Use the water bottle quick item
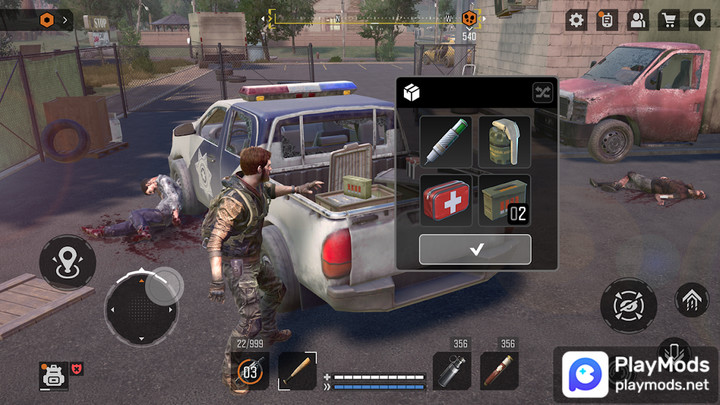The width and height of the screenshot is (720, 405). [x=452, y=372]
